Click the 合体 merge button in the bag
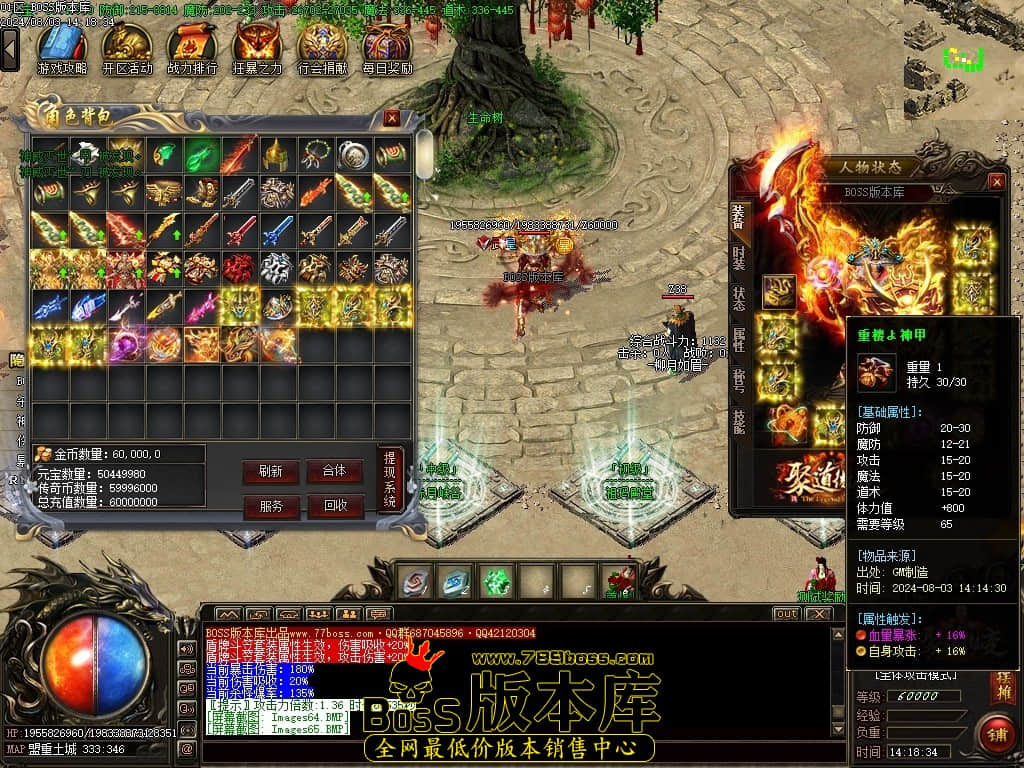This screenshot has height=768, width=1024. coord(334,471)
